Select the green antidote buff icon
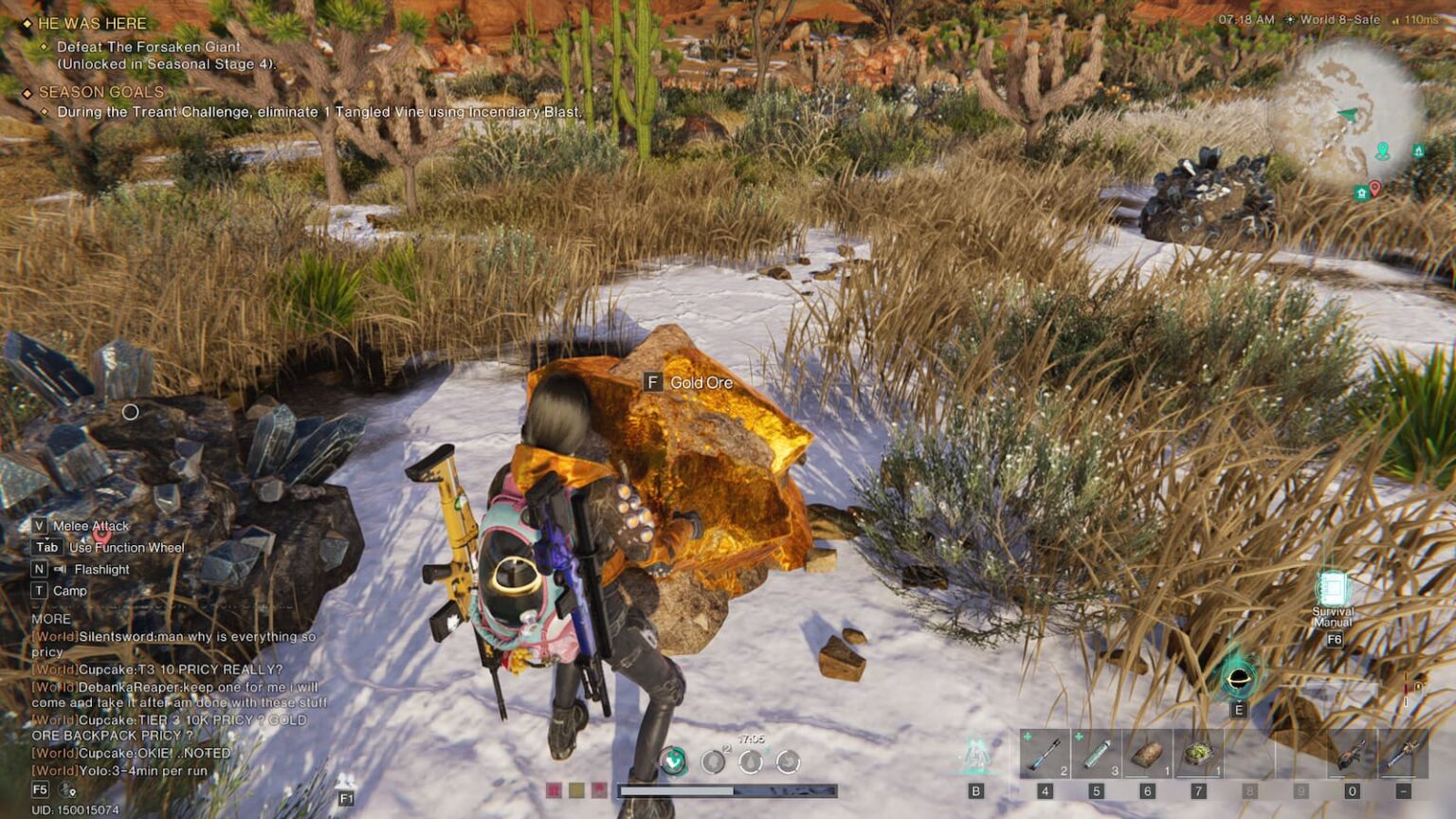The image size is (1456, 819). click(673, 761)
